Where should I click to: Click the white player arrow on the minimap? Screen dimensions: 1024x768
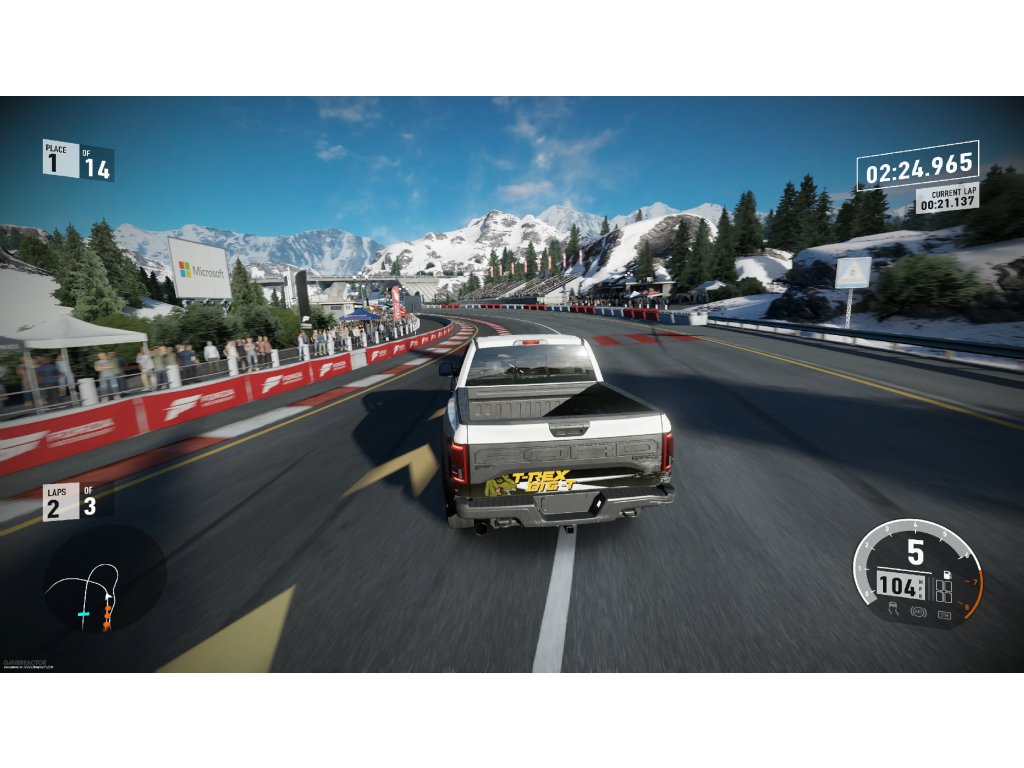[x=106, y=594]
